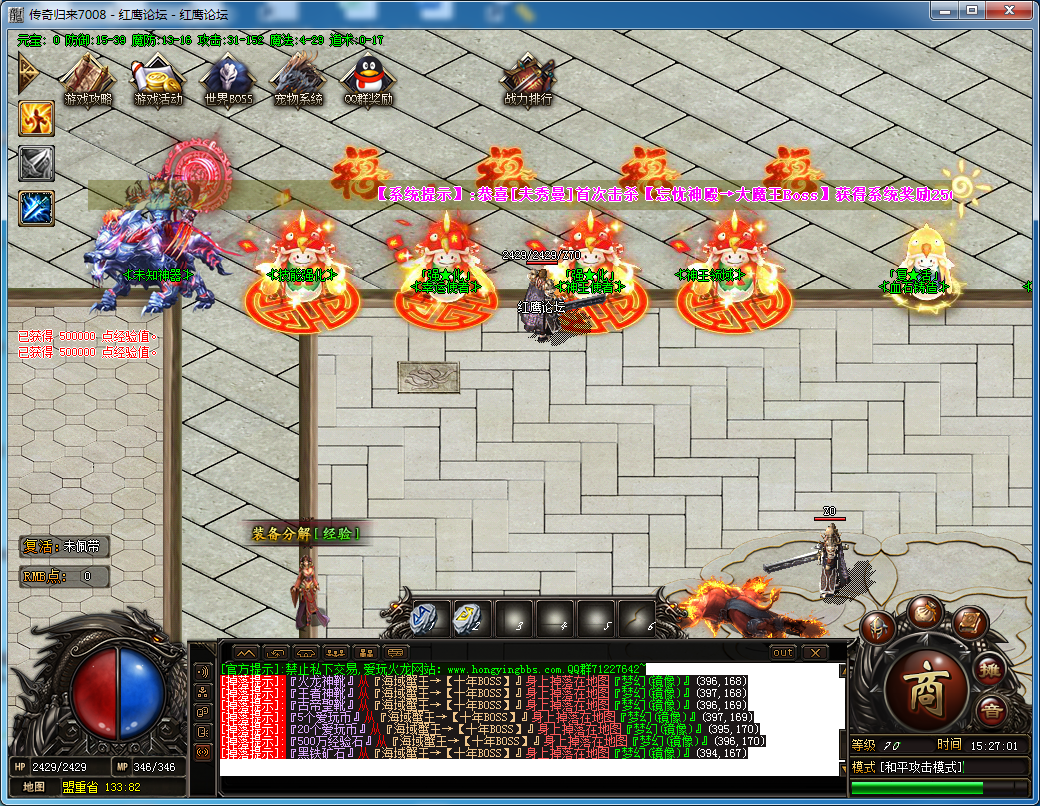Open the 宠物系统 pet system icon
The height and width of the screenshot is (806, 1040).
click(x=298, y=77)
